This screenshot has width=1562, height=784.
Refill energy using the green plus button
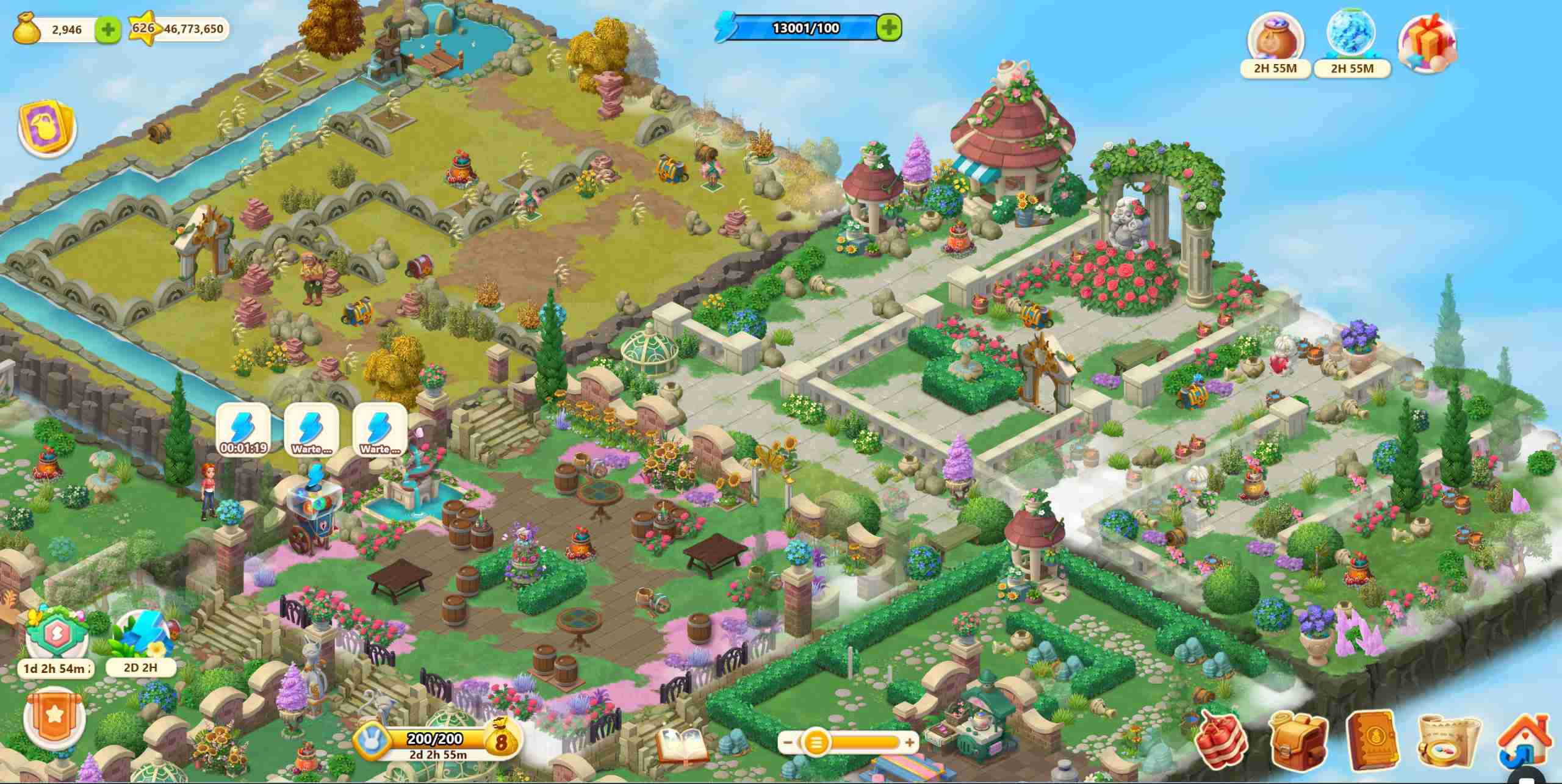(889, 27)
